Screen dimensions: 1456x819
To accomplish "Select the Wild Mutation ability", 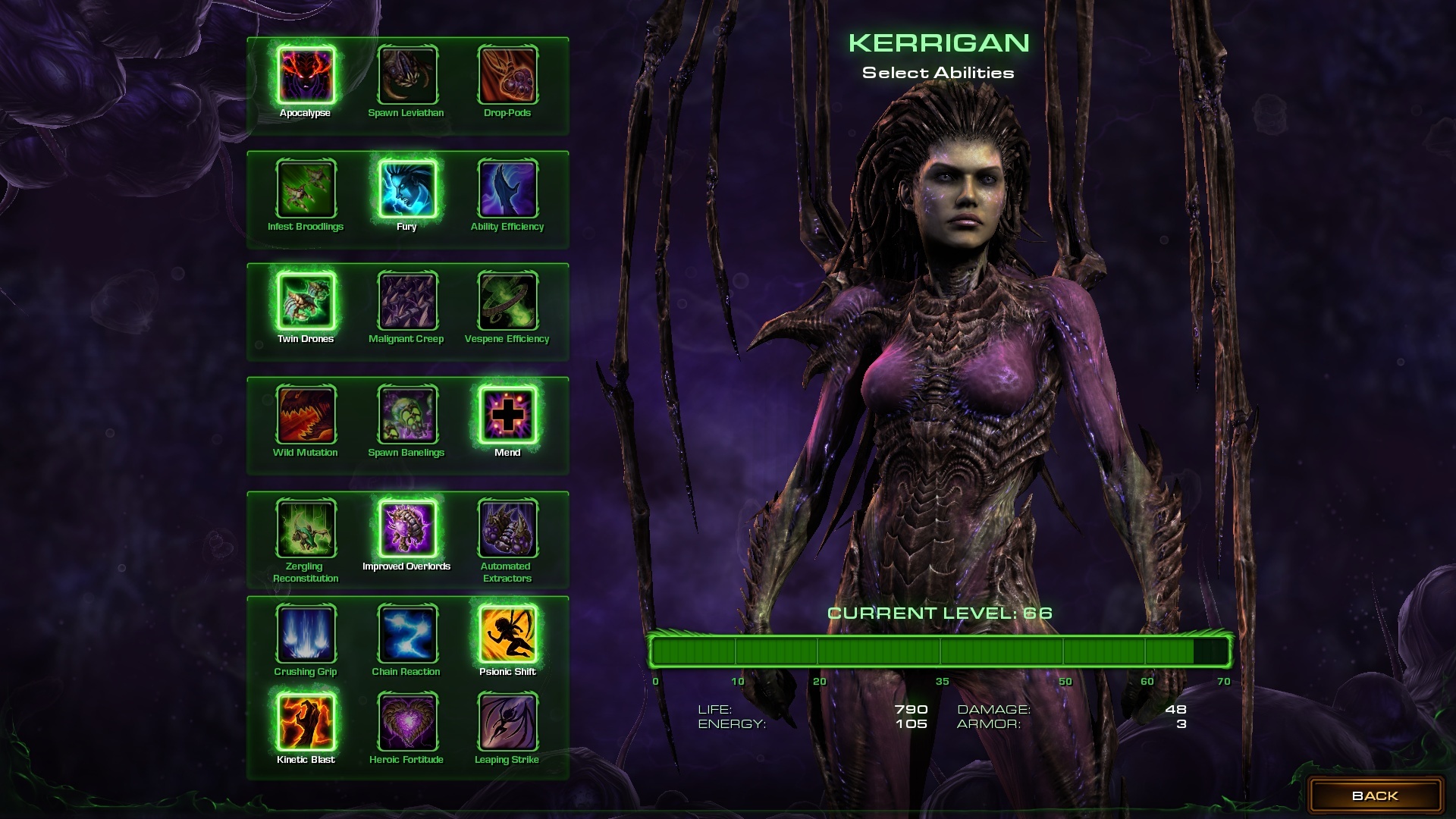I will 306,415.
